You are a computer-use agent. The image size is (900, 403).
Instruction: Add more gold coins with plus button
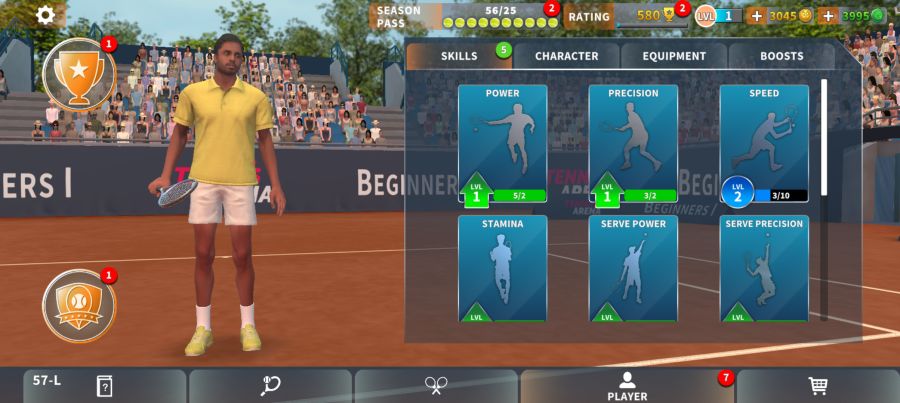pos(756,16)
